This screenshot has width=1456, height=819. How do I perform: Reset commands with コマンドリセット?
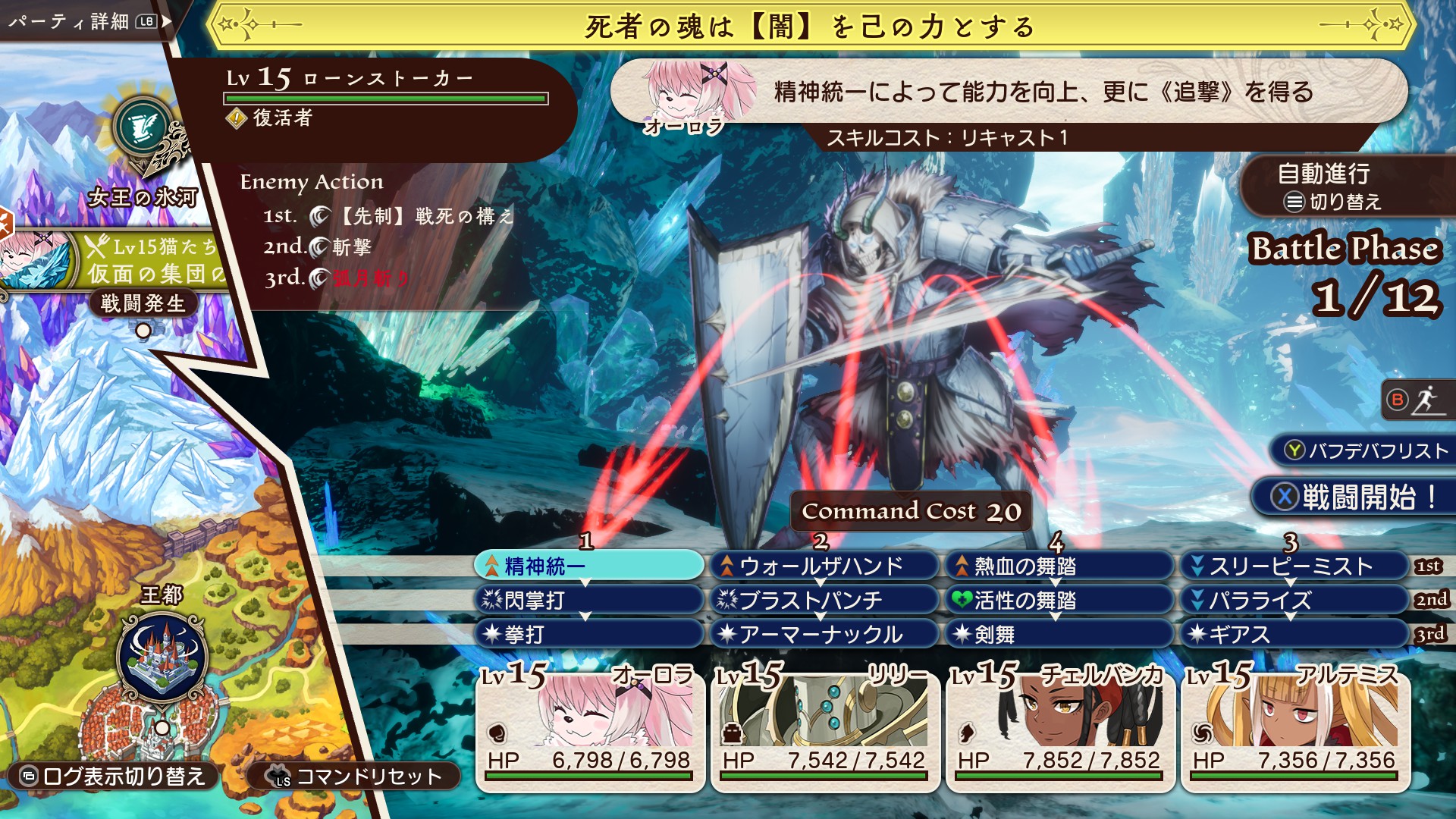355,776
